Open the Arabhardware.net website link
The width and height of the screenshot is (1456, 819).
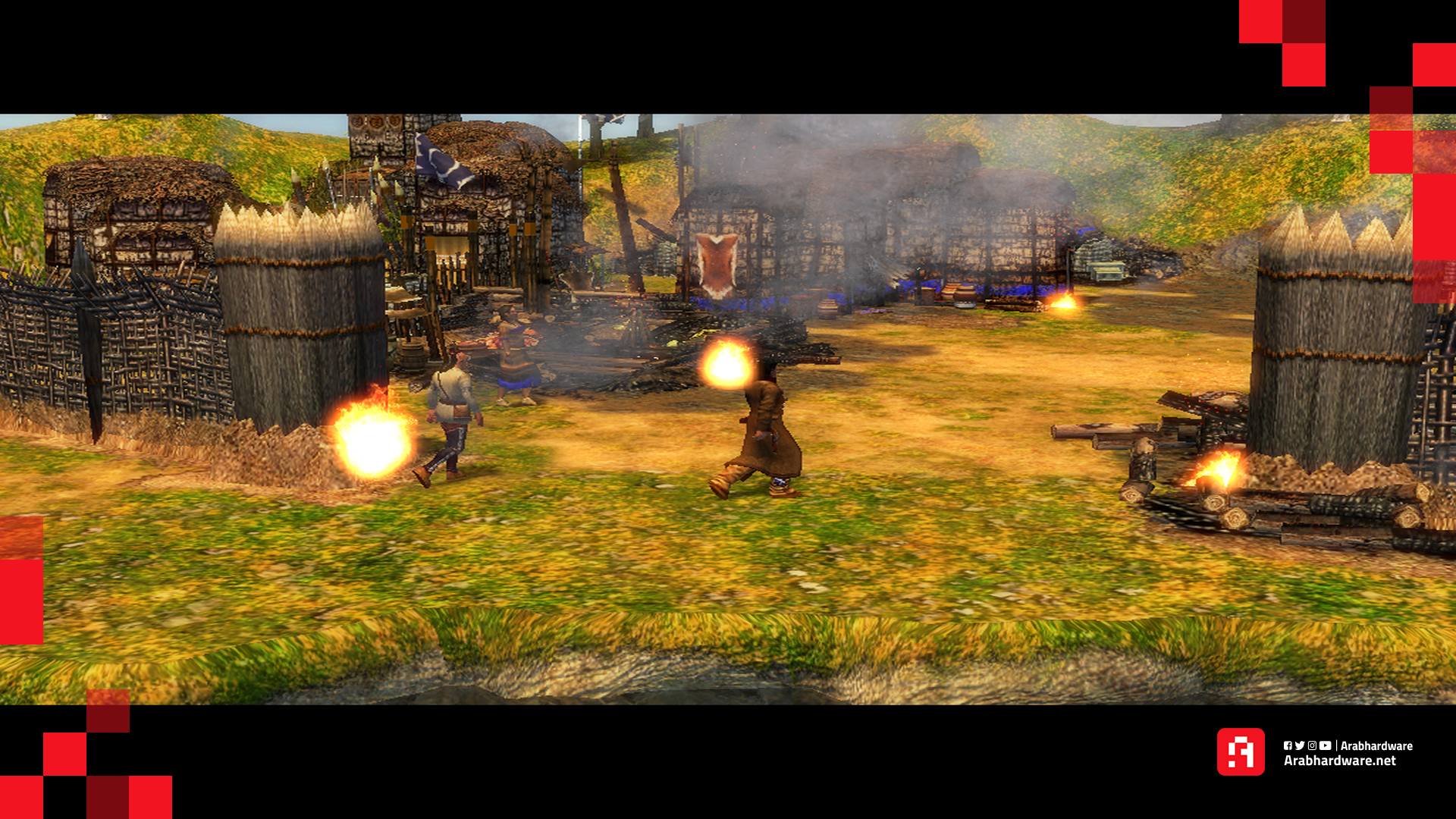coord(1339,761)
